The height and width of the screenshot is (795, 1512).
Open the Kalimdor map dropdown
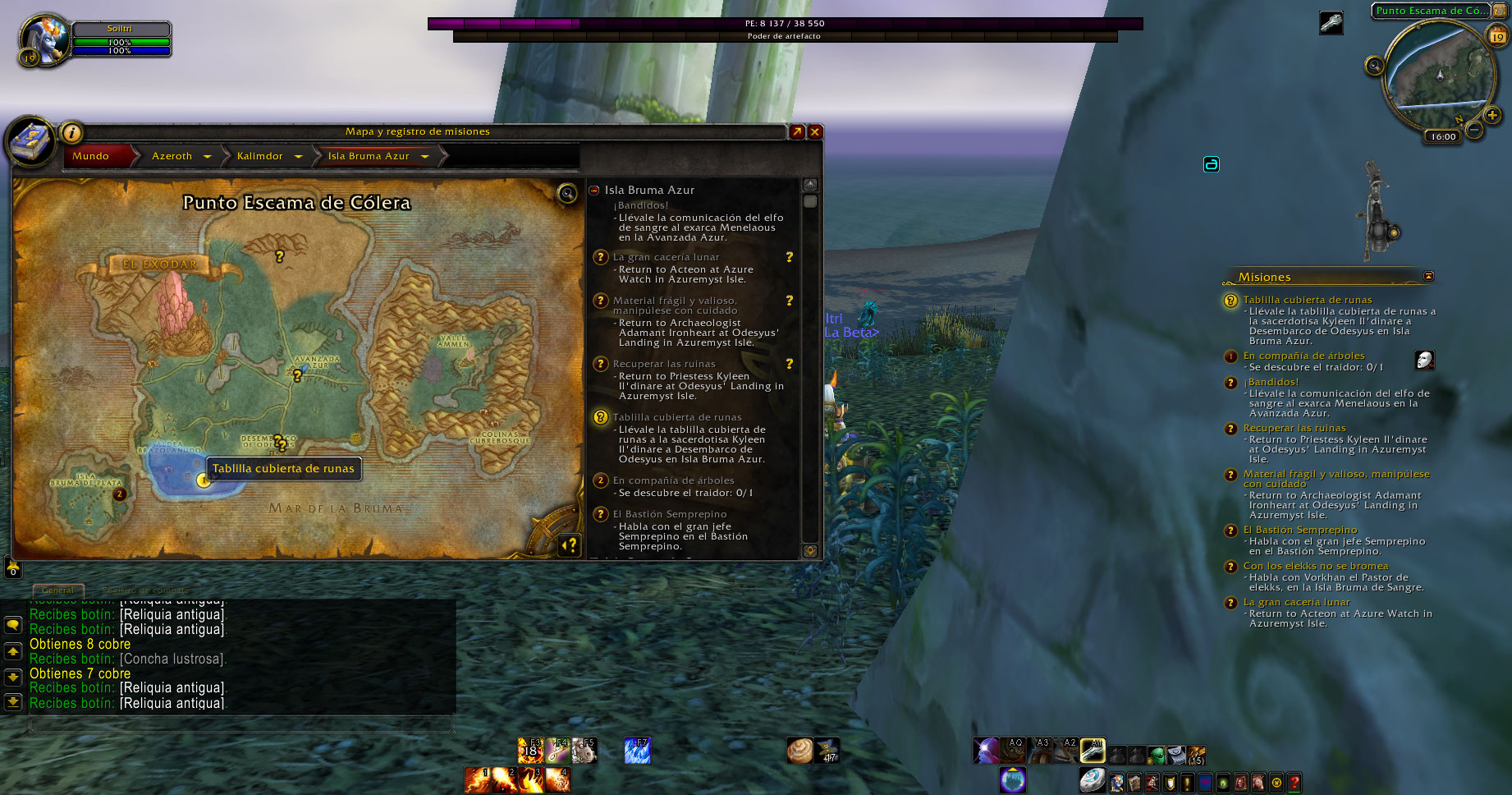[298, 156]
